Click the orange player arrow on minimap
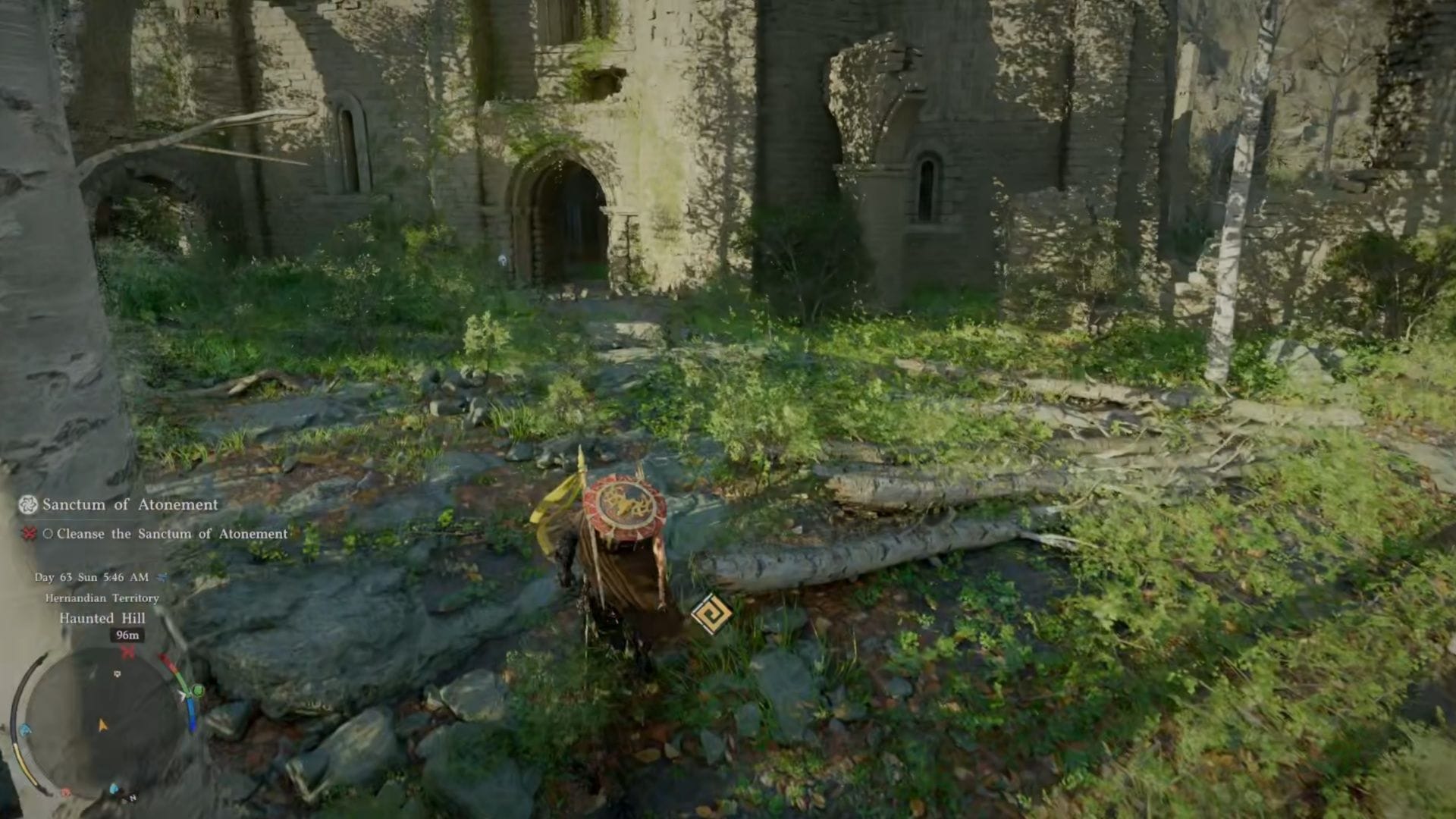Screen dimensions: 1456x819 click(102, 726)
